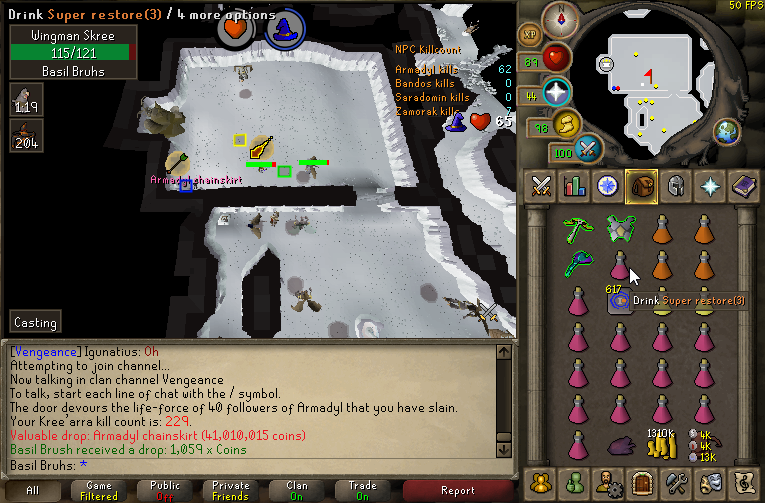Open the Prayer tab
This screenshot has width=765, height=503.
710,185
